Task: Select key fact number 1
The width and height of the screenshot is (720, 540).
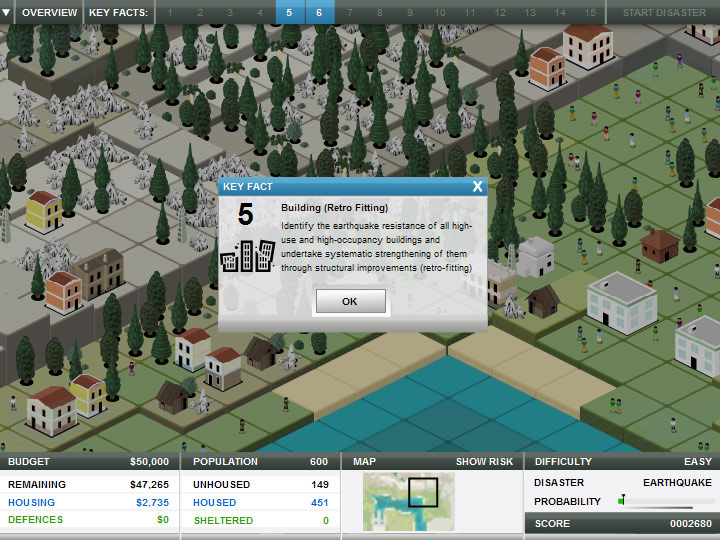Action: pyautogui.click(x=169, y=12)
